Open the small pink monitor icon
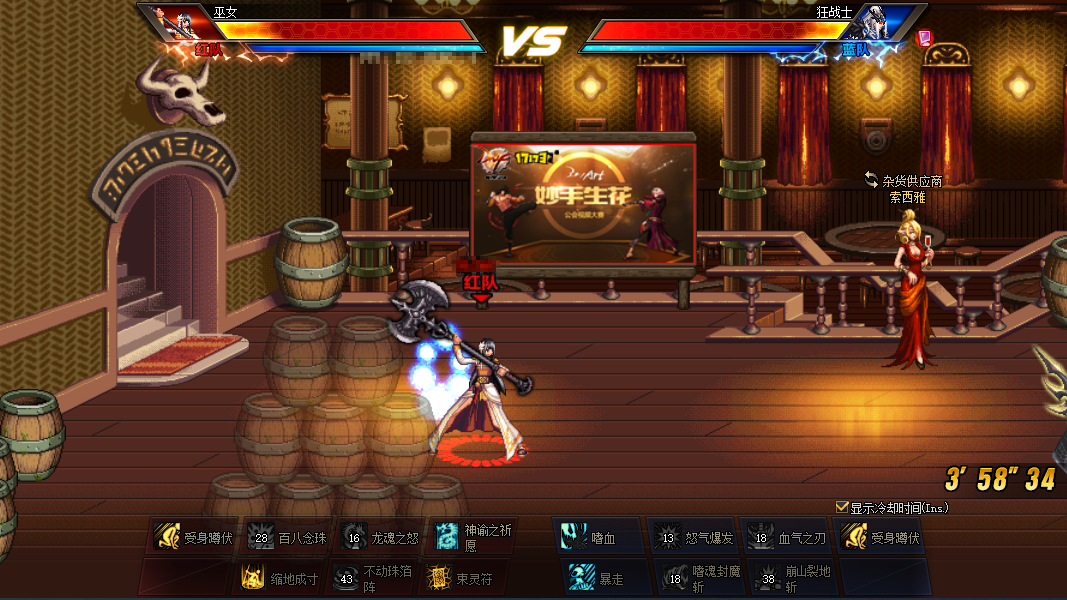 [924, 37]
